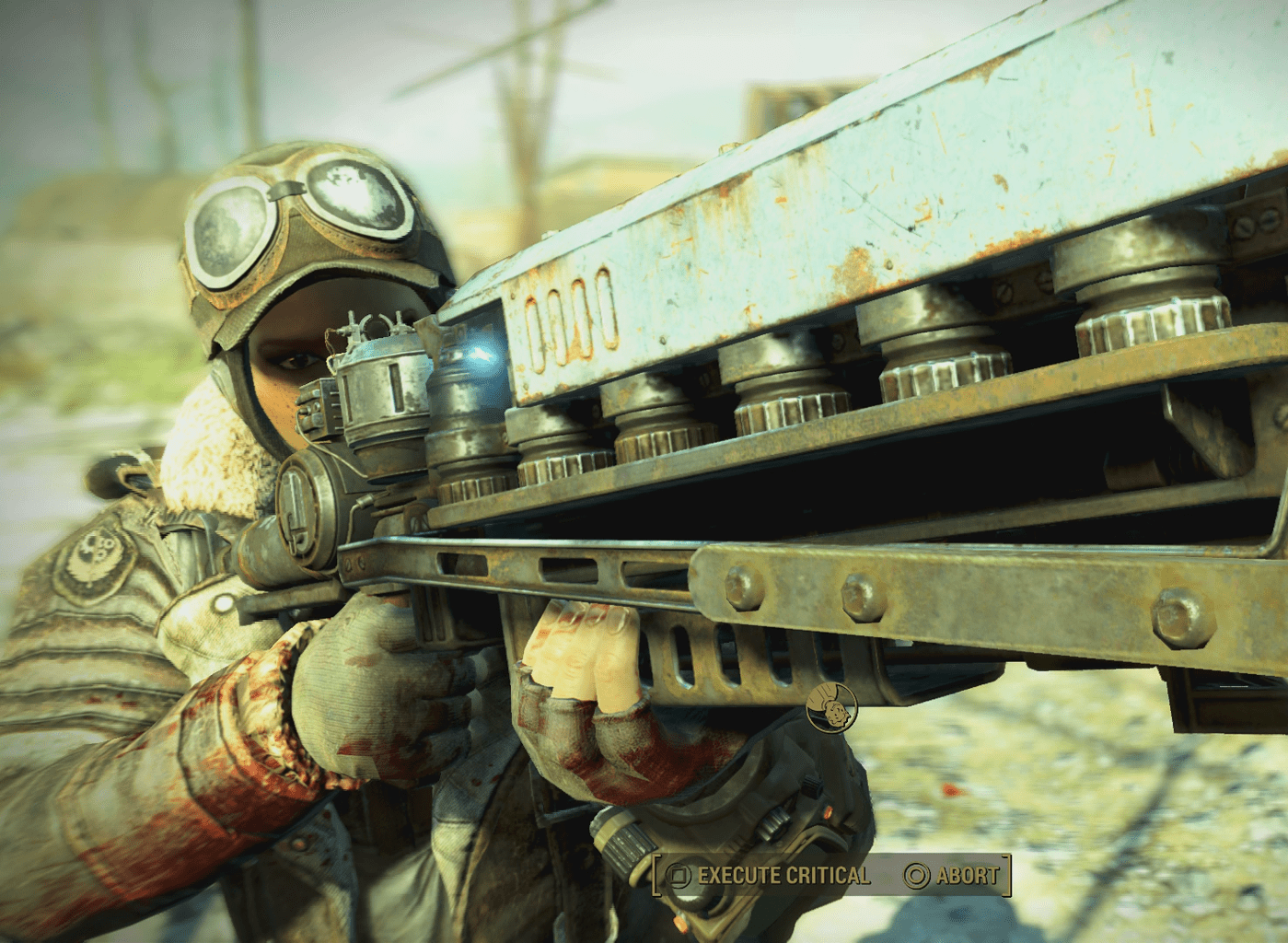This screenshot has height=943, width=1288.
Task: Choose the Execute Critical option
Action: click(x=770, y=875)
